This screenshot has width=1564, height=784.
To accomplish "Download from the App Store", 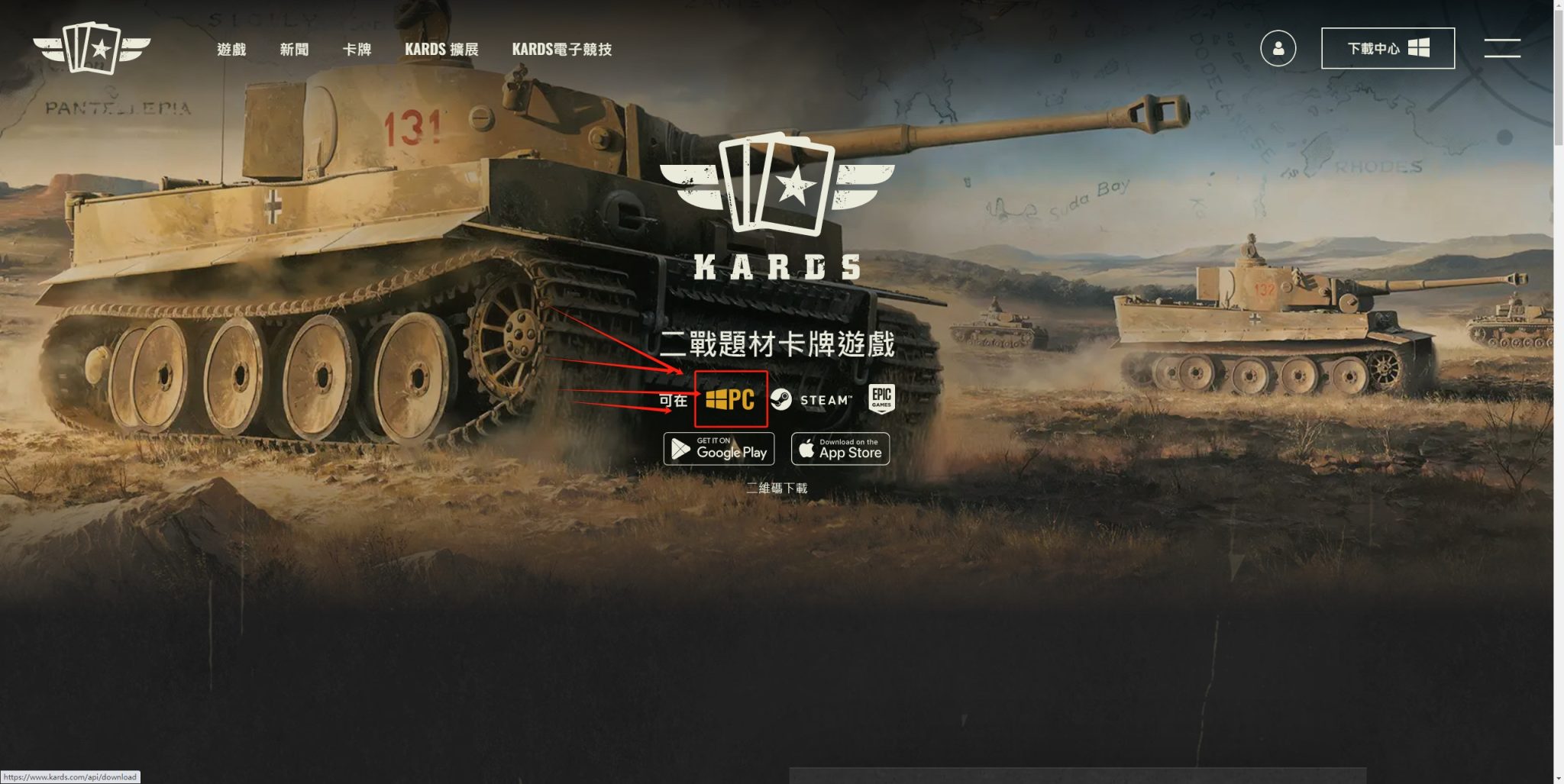I will click(x=840, y=449).
